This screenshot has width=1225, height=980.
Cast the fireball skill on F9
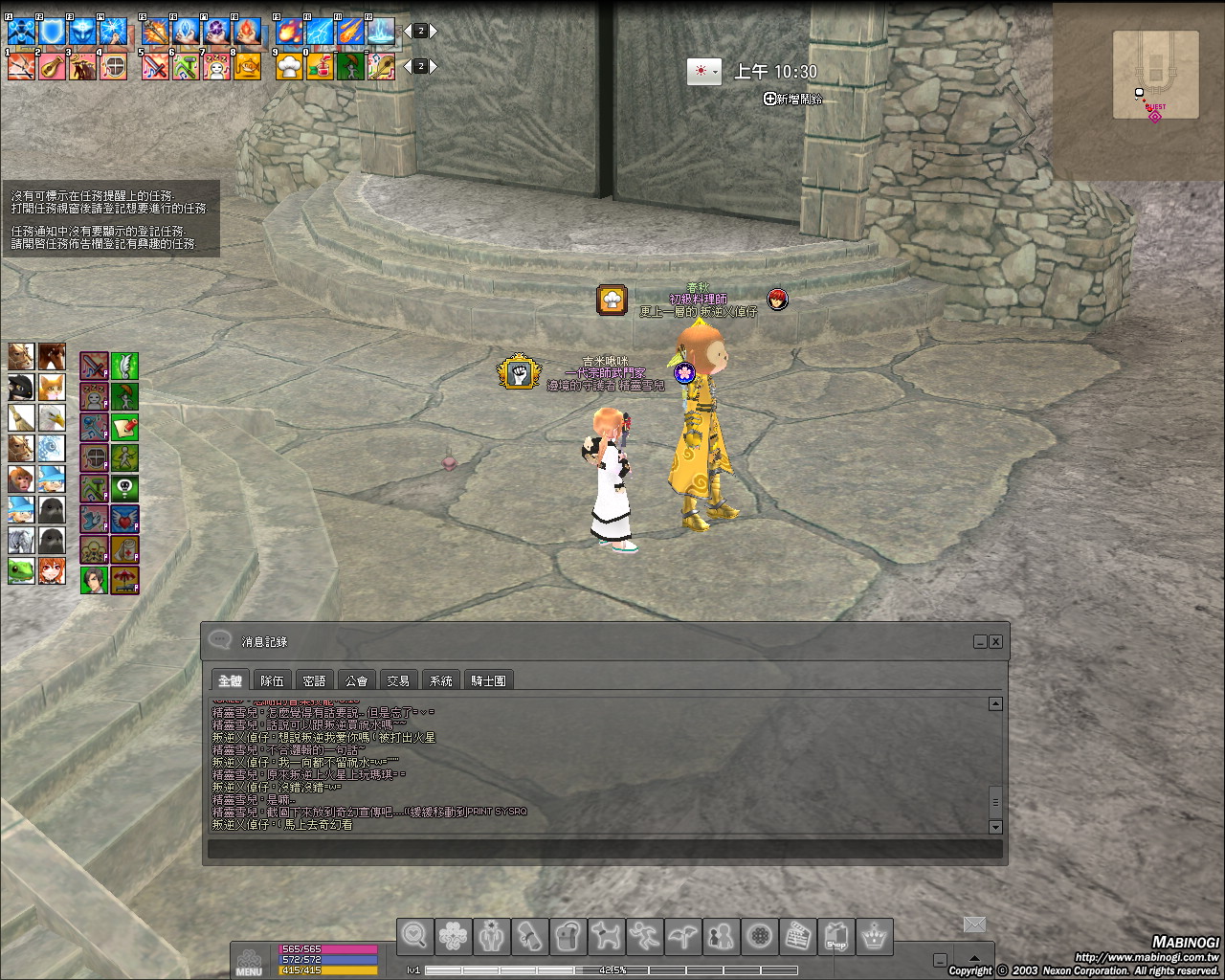[289, 32]
